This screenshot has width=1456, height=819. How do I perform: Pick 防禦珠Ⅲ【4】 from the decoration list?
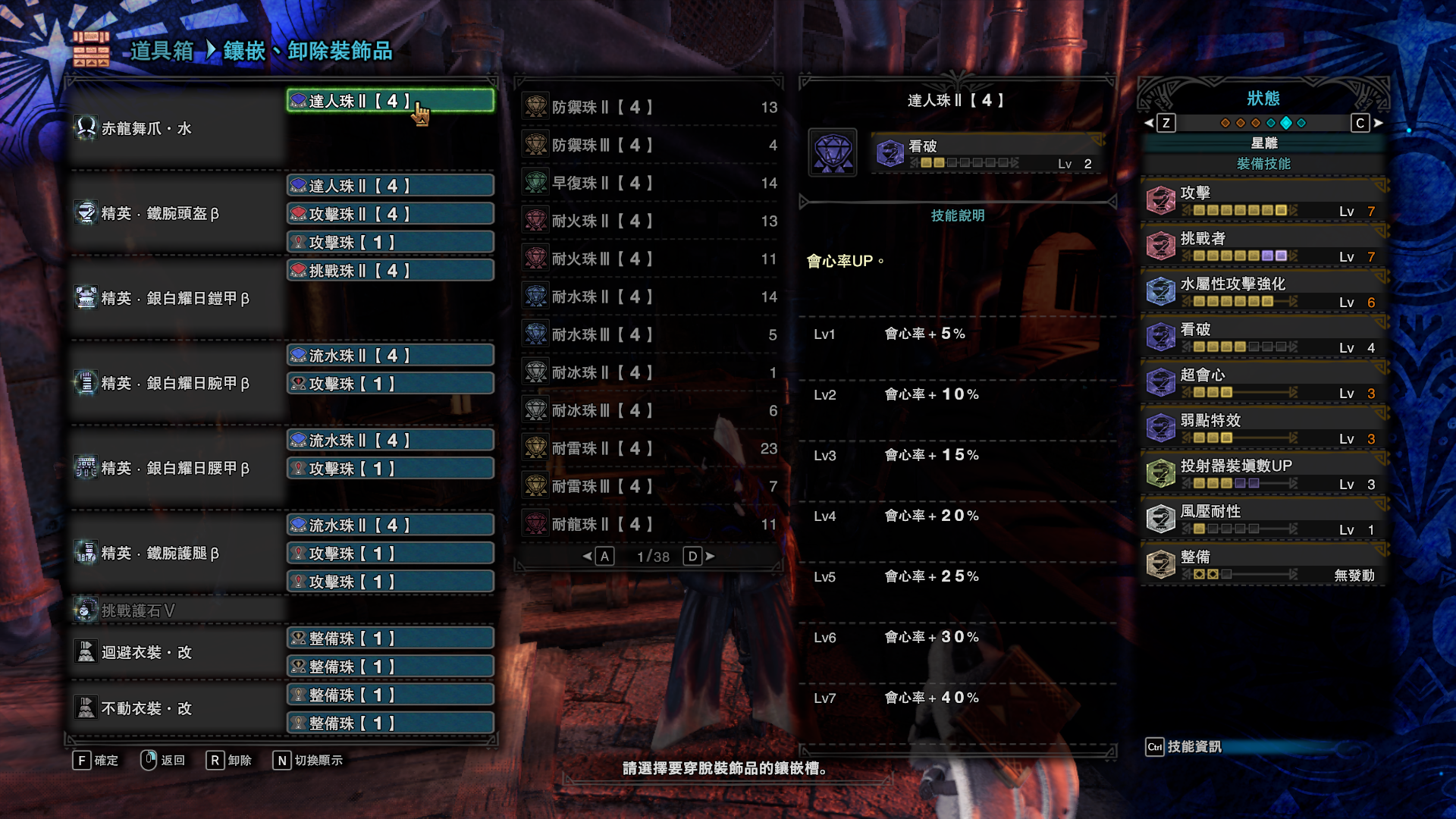tap(649, 145)
